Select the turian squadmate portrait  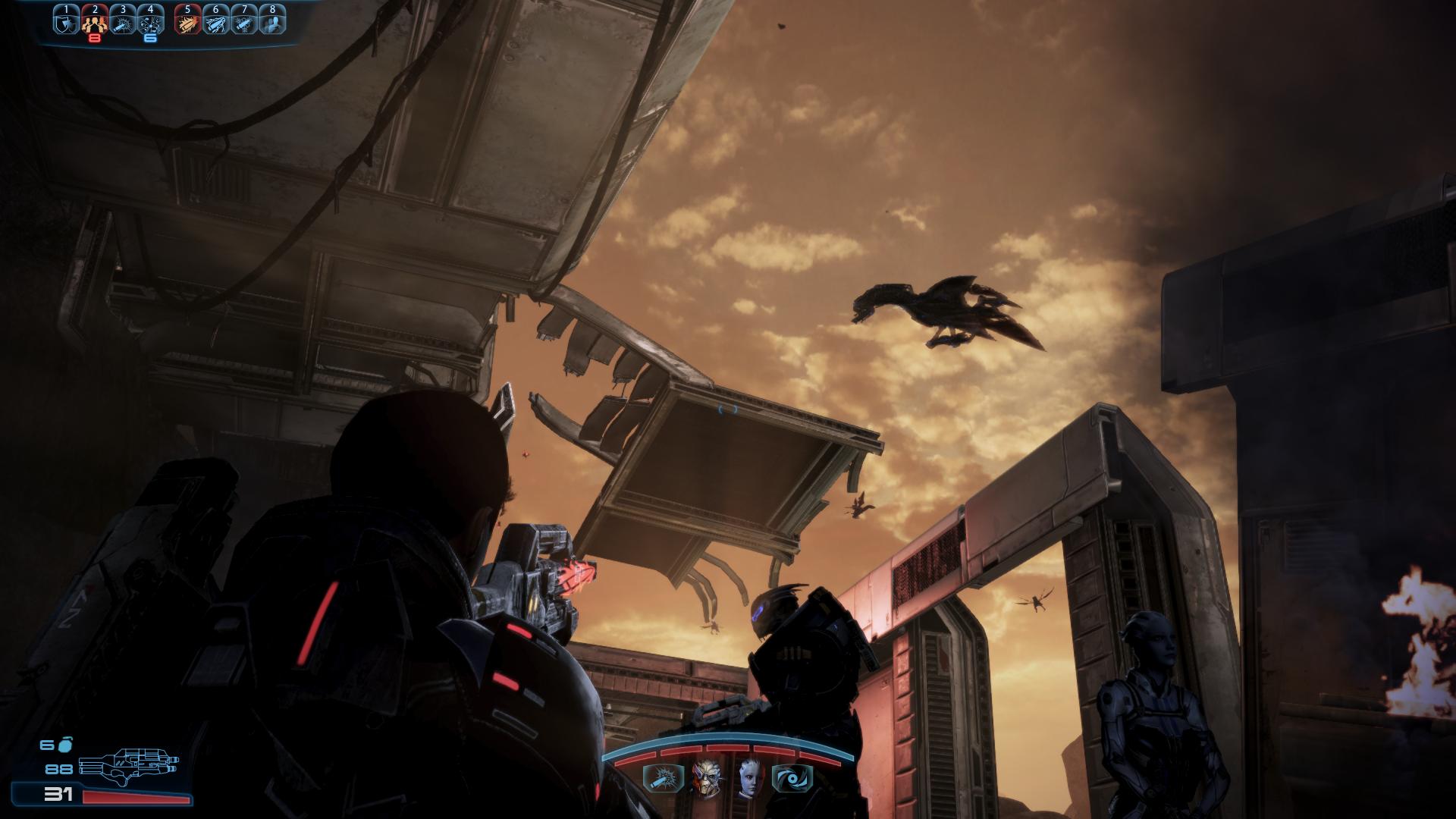tap(705, 777)
